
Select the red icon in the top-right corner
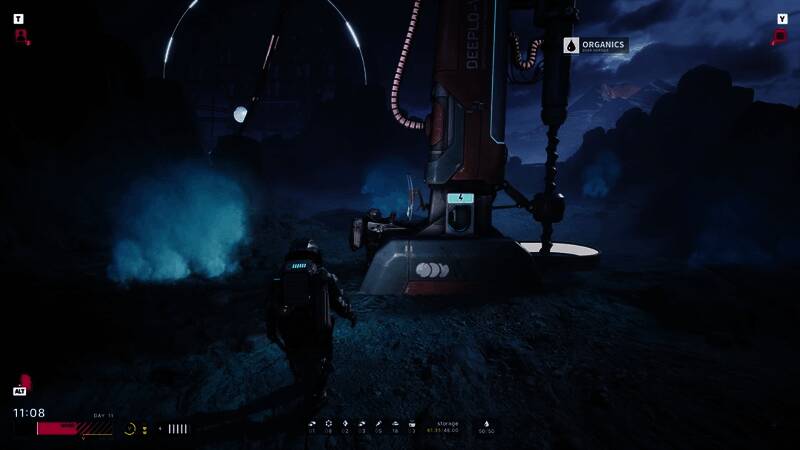pyautogui.click(x=780, y=37)
